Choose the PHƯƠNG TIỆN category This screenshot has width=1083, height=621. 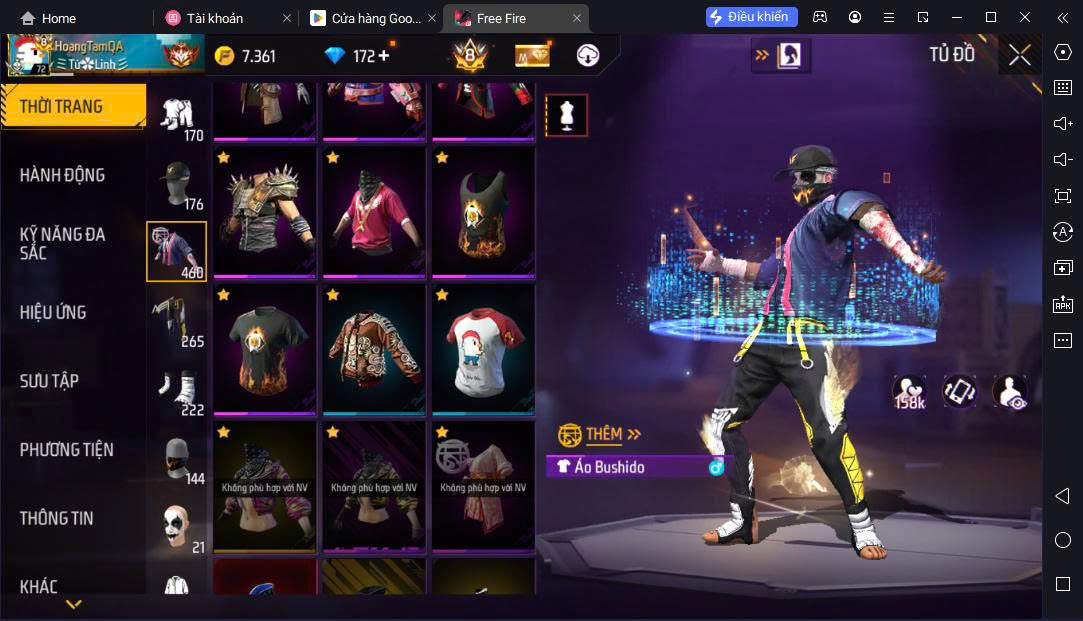click(66, 450)
